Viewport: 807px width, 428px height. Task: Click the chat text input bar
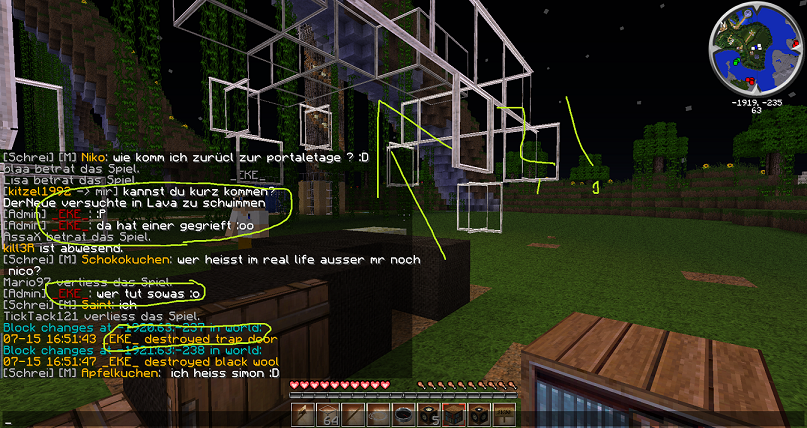[x=150, y=421]
